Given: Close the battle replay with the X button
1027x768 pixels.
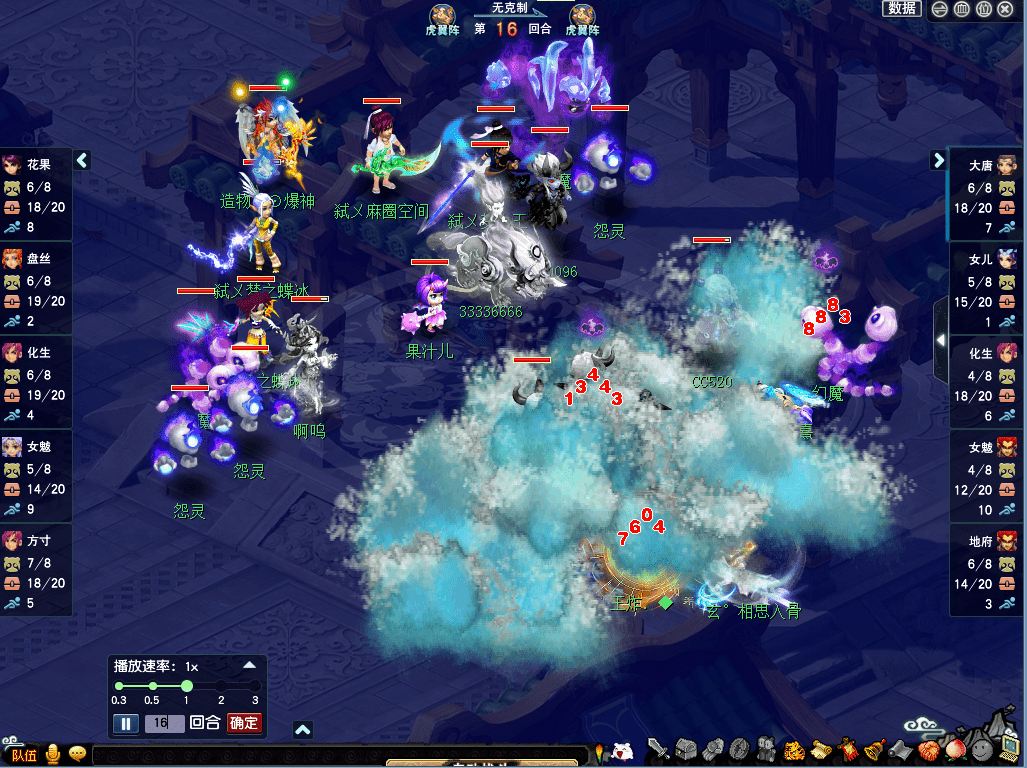Looking at the screenshot, I should click(1005, 9).
